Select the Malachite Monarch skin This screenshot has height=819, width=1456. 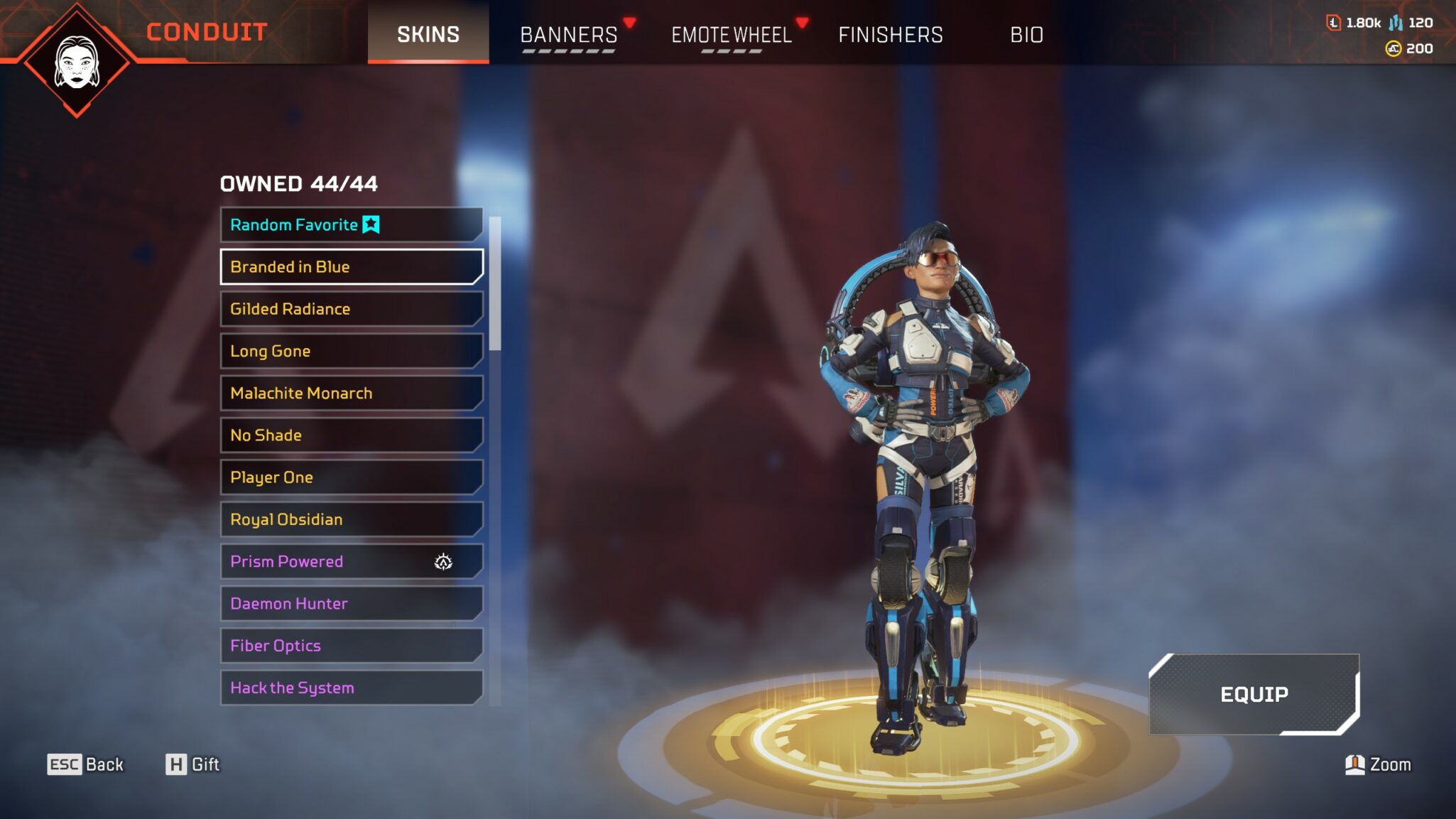pyautogui.click(x=351, y=393)
